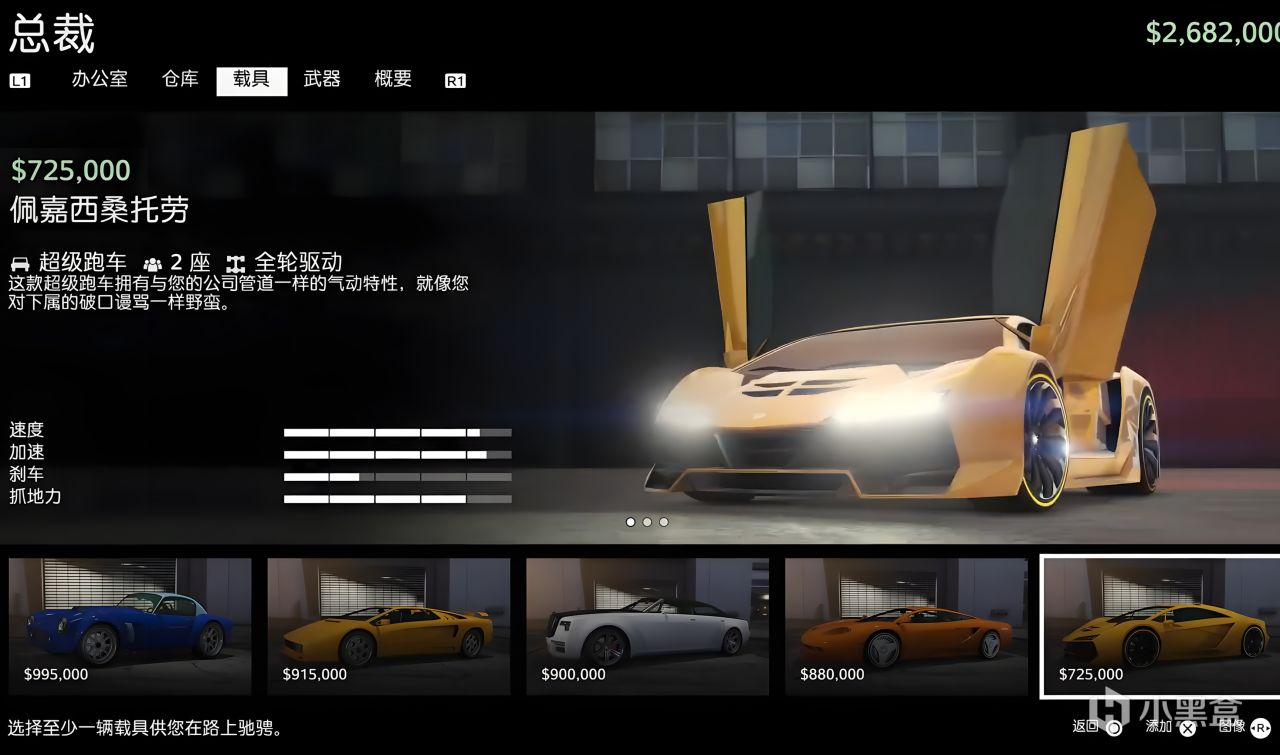Click the seats icon next to 2 座
Image resolution: width=1280 pixels, height=755 pixels.
152,262
